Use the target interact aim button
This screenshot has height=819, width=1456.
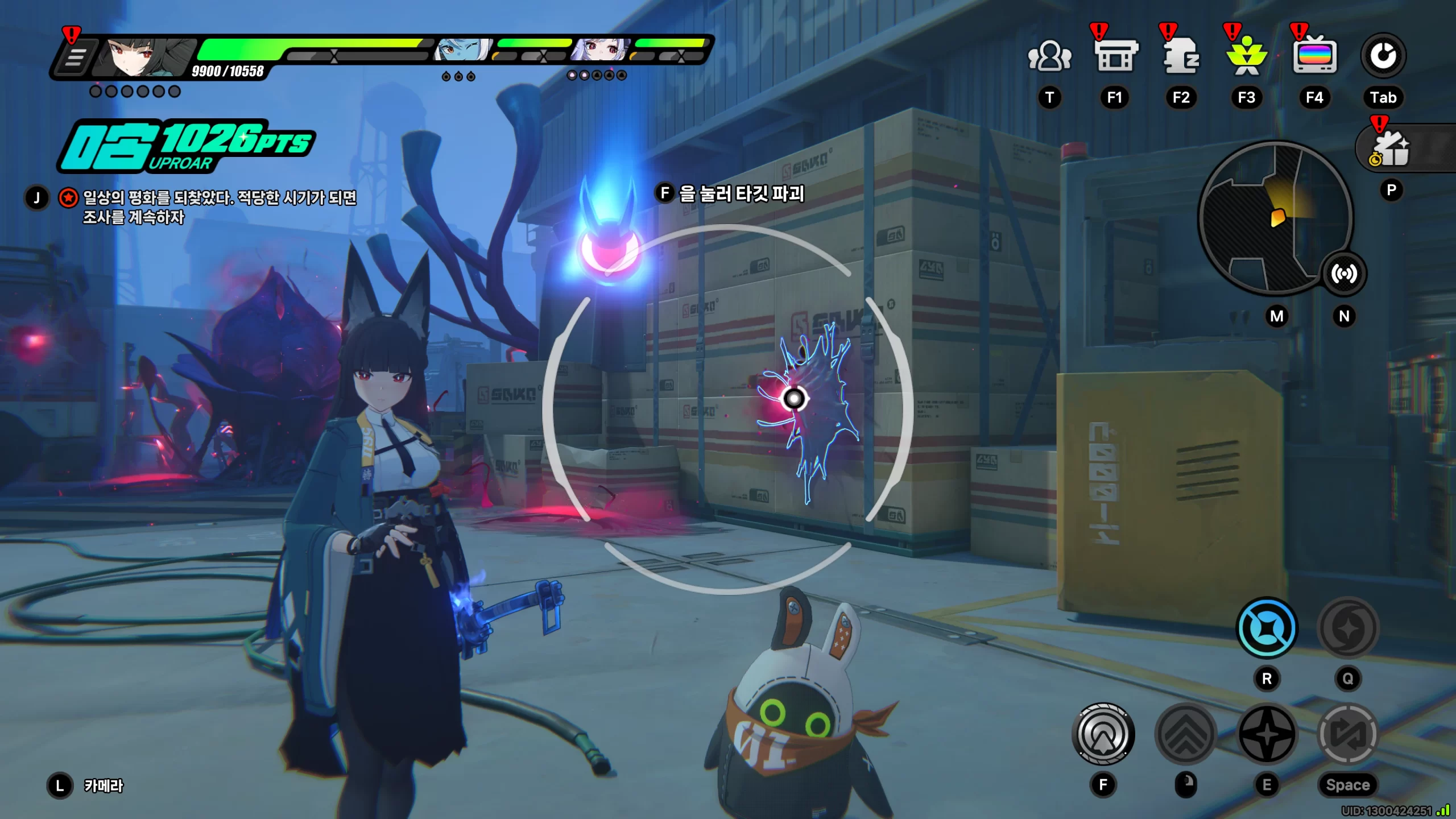pos(1103,734)
